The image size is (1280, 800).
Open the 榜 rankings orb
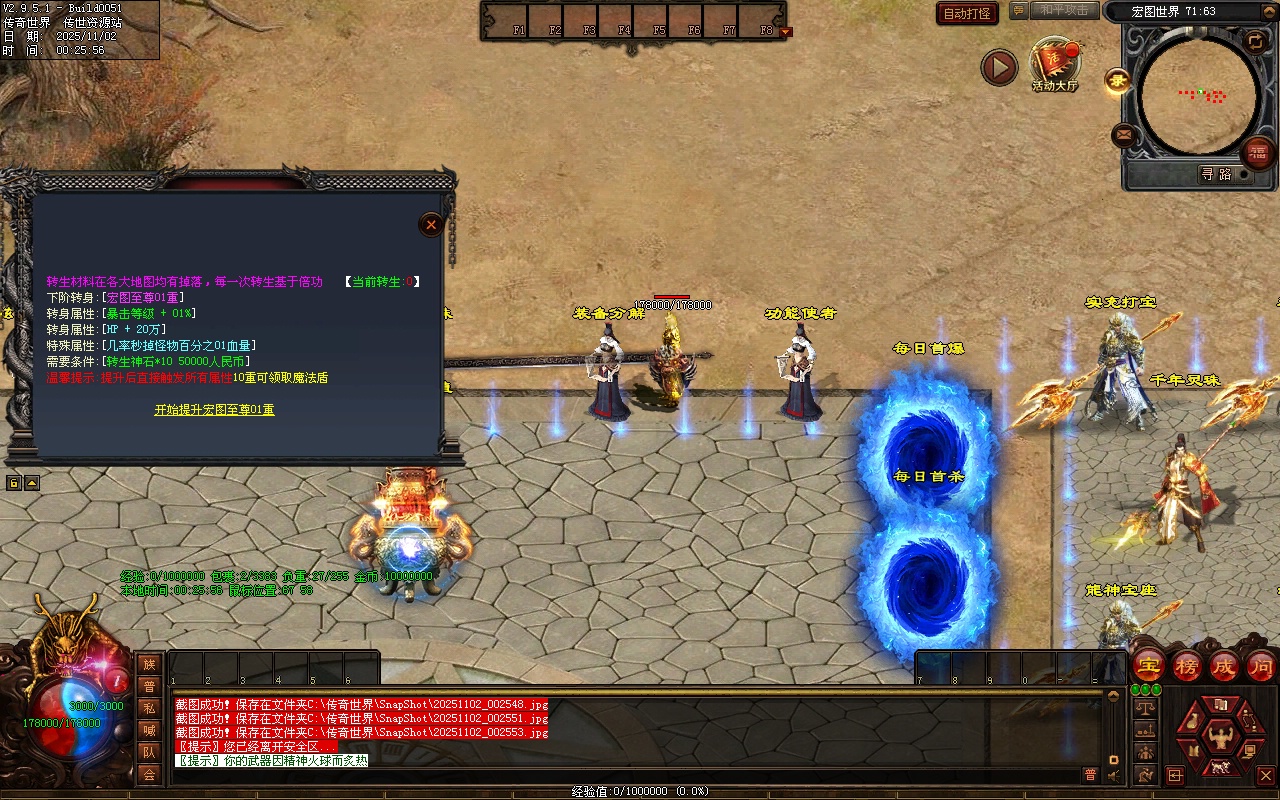click(1187, 666)
